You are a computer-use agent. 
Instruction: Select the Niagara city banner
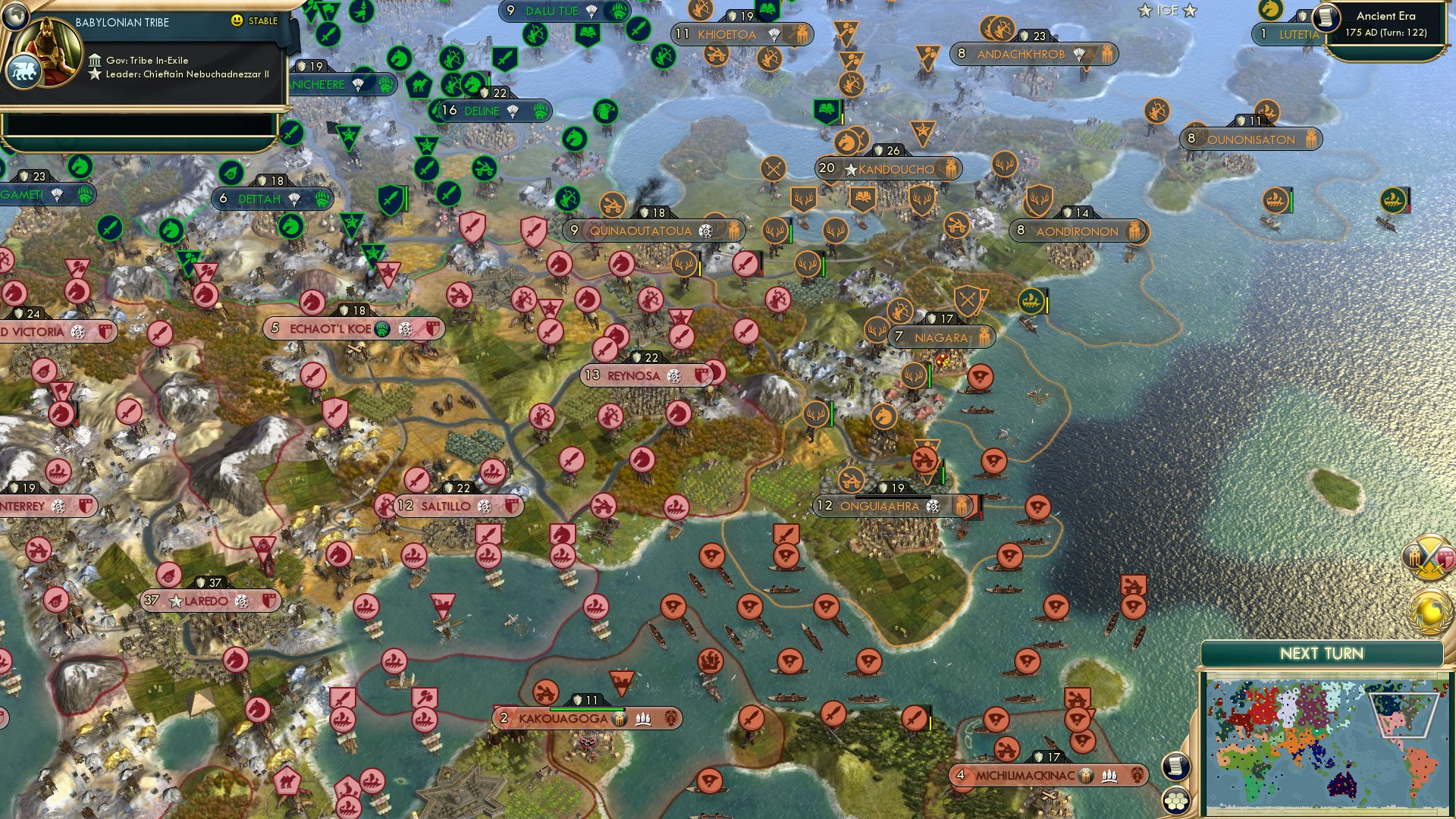tap(940, 337)
